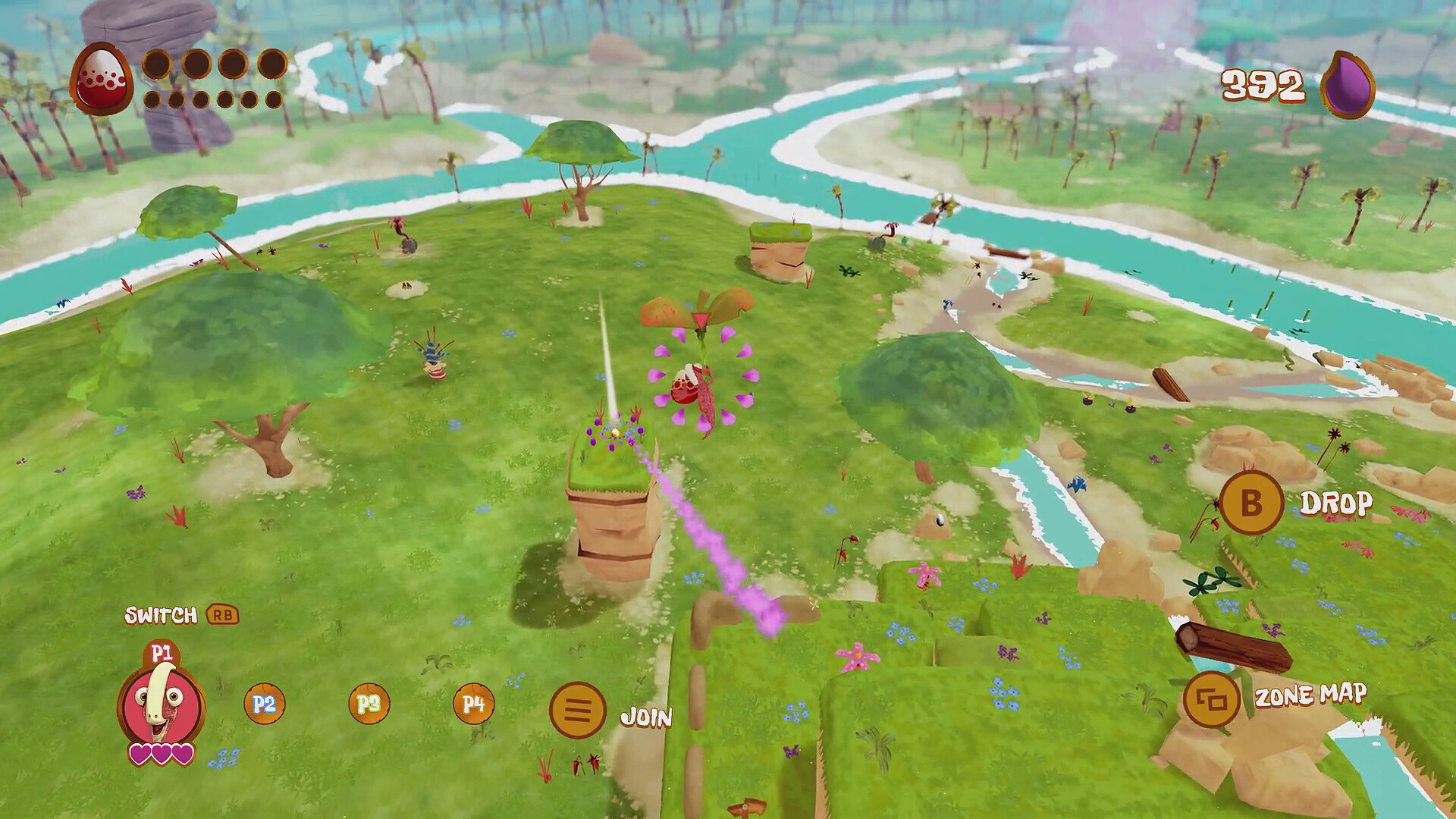Click the RB shoulder button icon
This screenshot has height=819, width=1456.
point(221,617)
